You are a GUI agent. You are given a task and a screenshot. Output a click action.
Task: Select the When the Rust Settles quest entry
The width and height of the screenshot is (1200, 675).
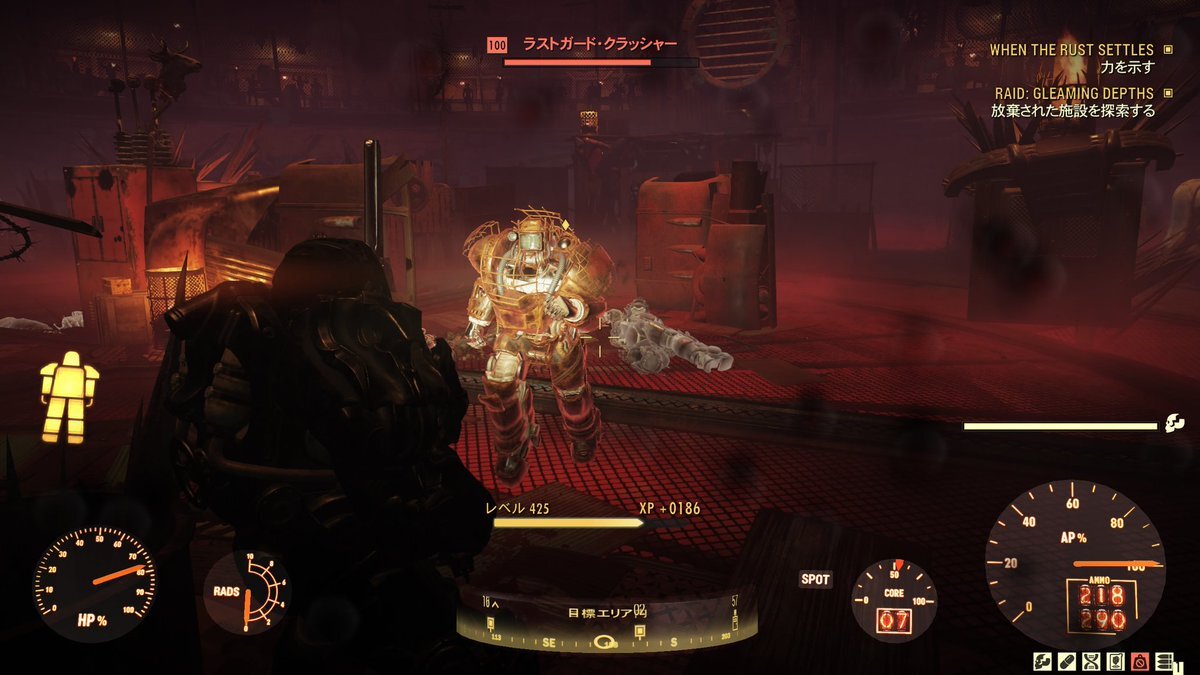(x=1071, y=49)
